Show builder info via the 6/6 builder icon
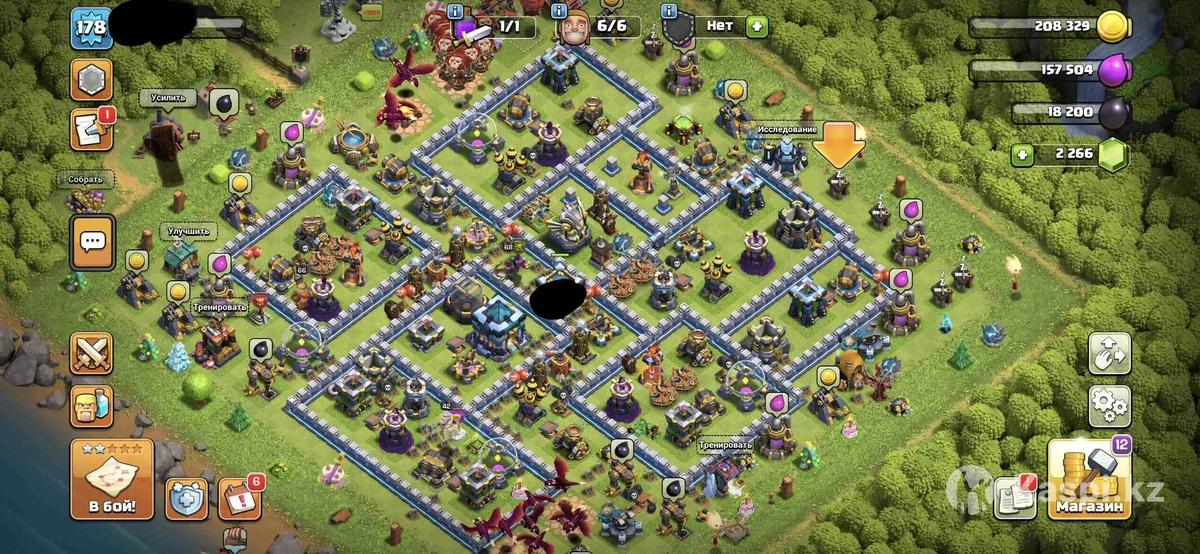Image resolution: width=1200 pixels, height=554 pixels. (x=574, y=27)
